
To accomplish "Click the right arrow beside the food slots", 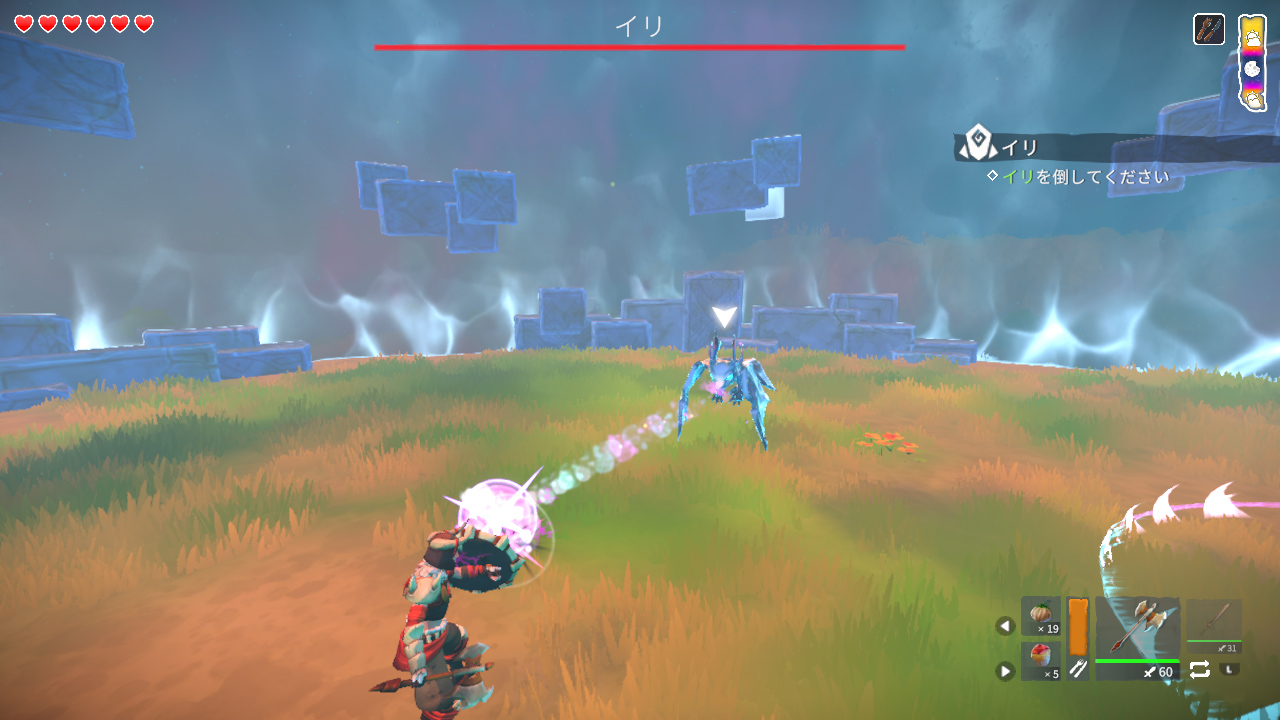I will pos(1005,671).
